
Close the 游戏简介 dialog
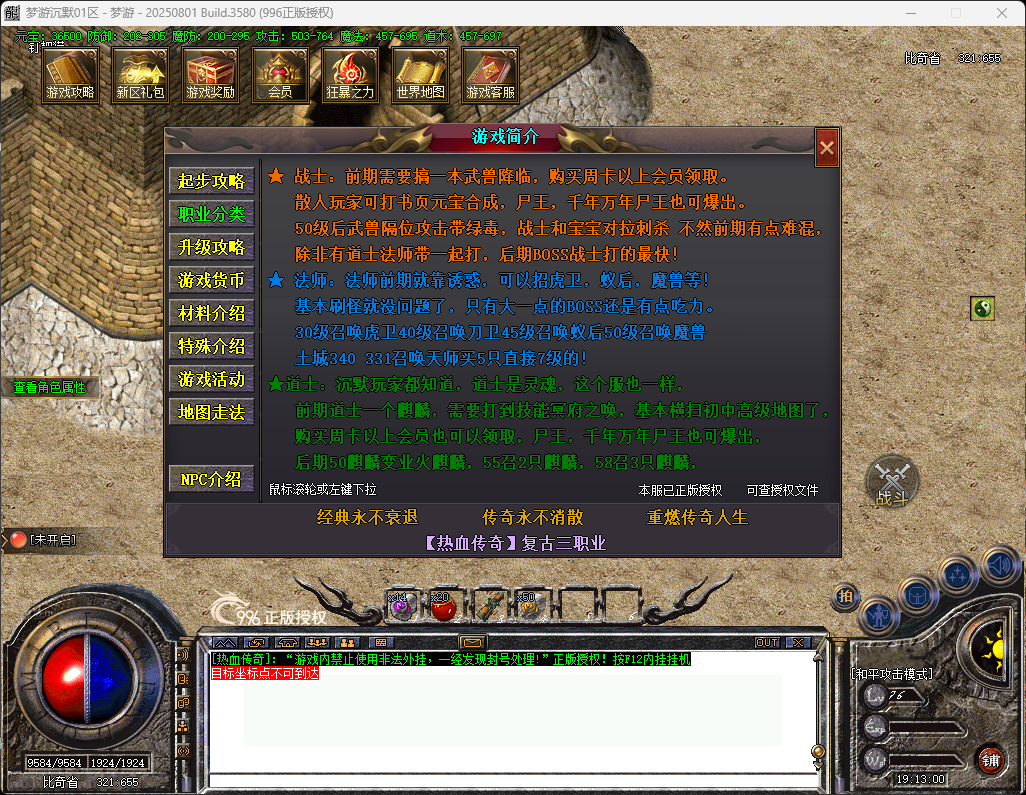(826, 148)
